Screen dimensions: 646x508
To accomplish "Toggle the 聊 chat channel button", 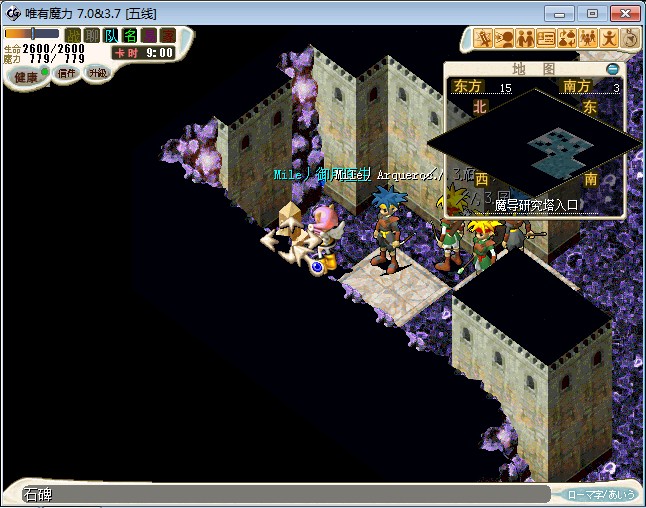I will point(92,36).
